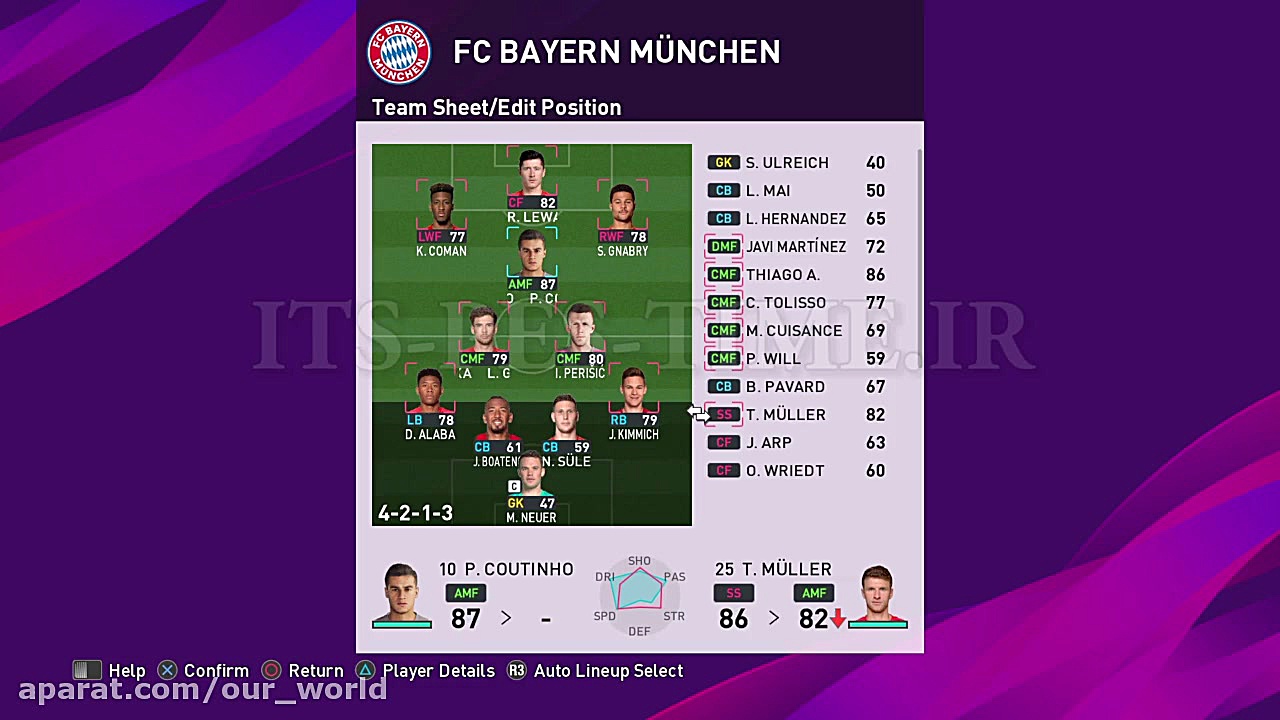
Task: Pick M. Cuisance in the bench list
Action: [x=793, y=331]
